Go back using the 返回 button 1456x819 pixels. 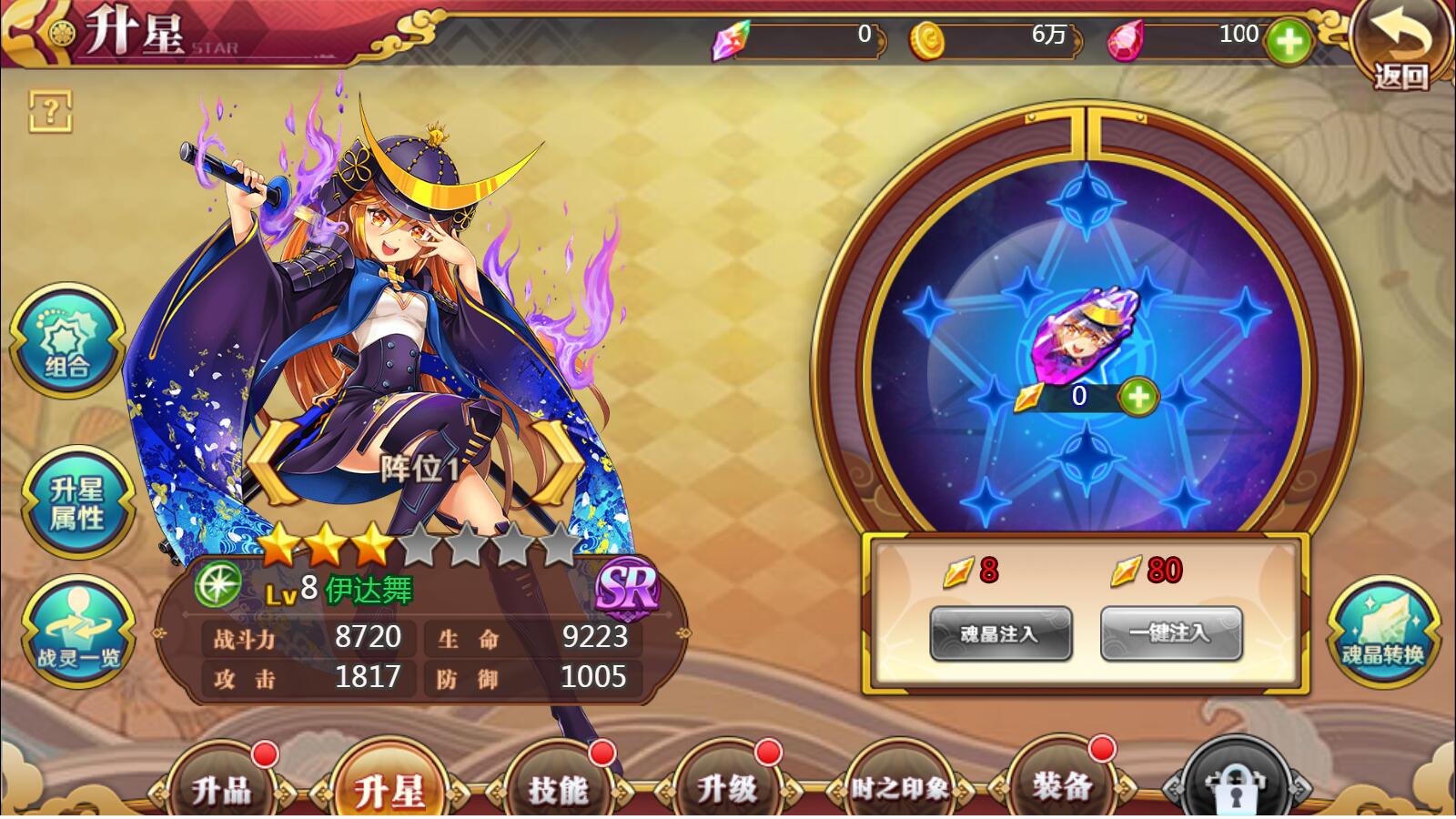tap(1400, 45)
